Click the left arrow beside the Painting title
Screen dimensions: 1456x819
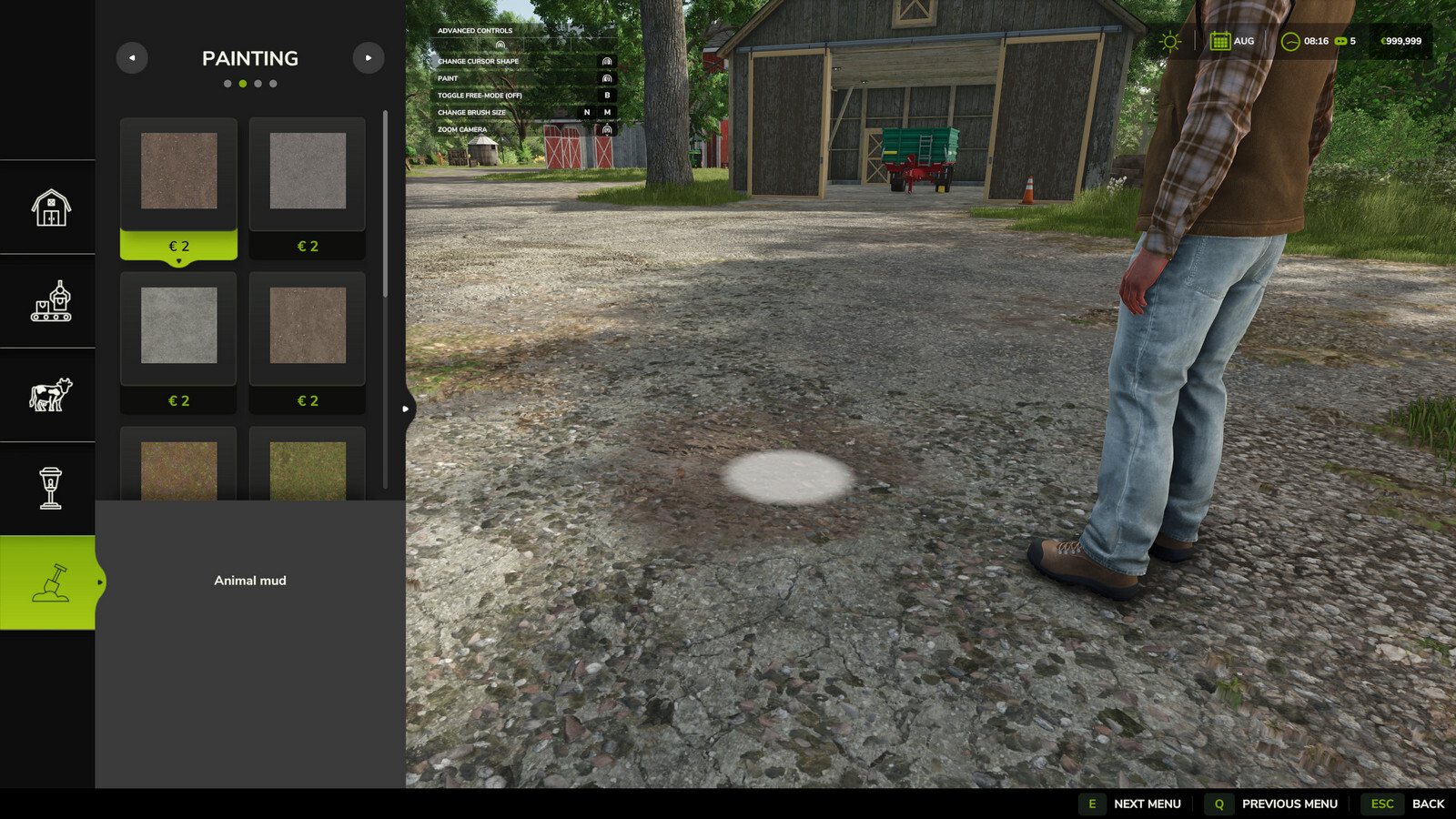coord(132,57)
